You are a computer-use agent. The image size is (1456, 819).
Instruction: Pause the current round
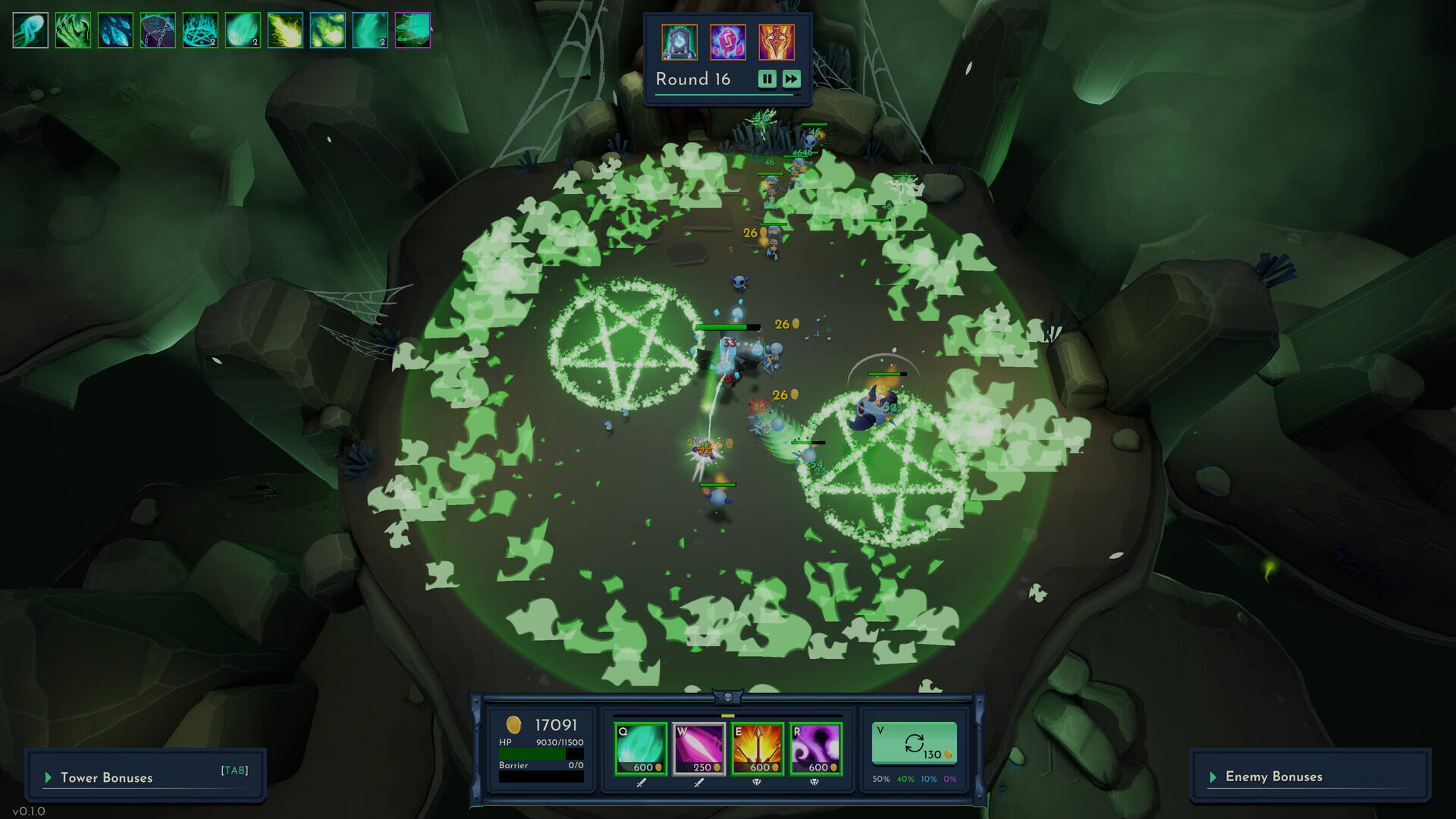[767, 79]
